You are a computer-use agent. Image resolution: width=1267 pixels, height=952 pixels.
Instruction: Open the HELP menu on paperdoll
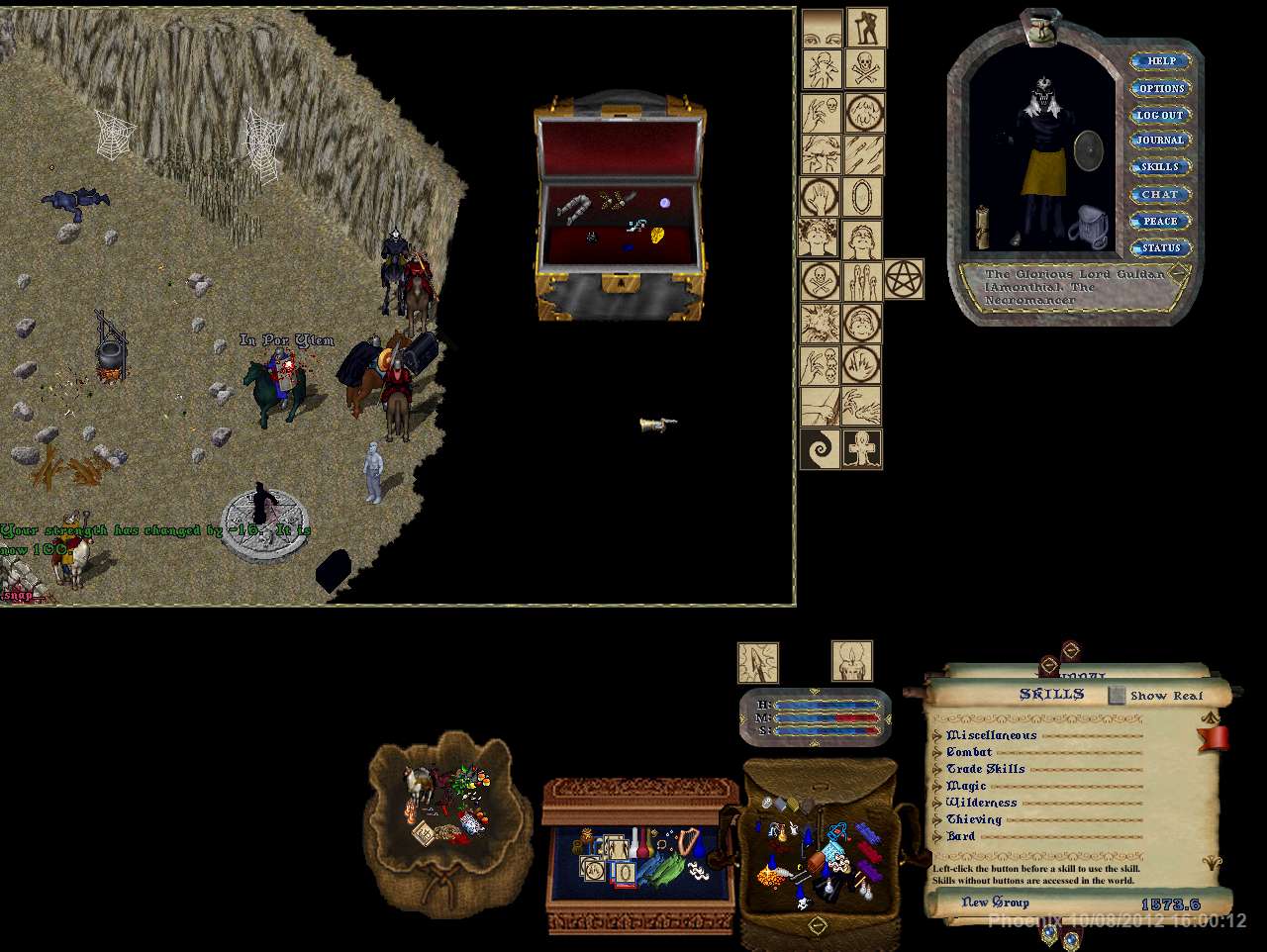click(1160, 61)
